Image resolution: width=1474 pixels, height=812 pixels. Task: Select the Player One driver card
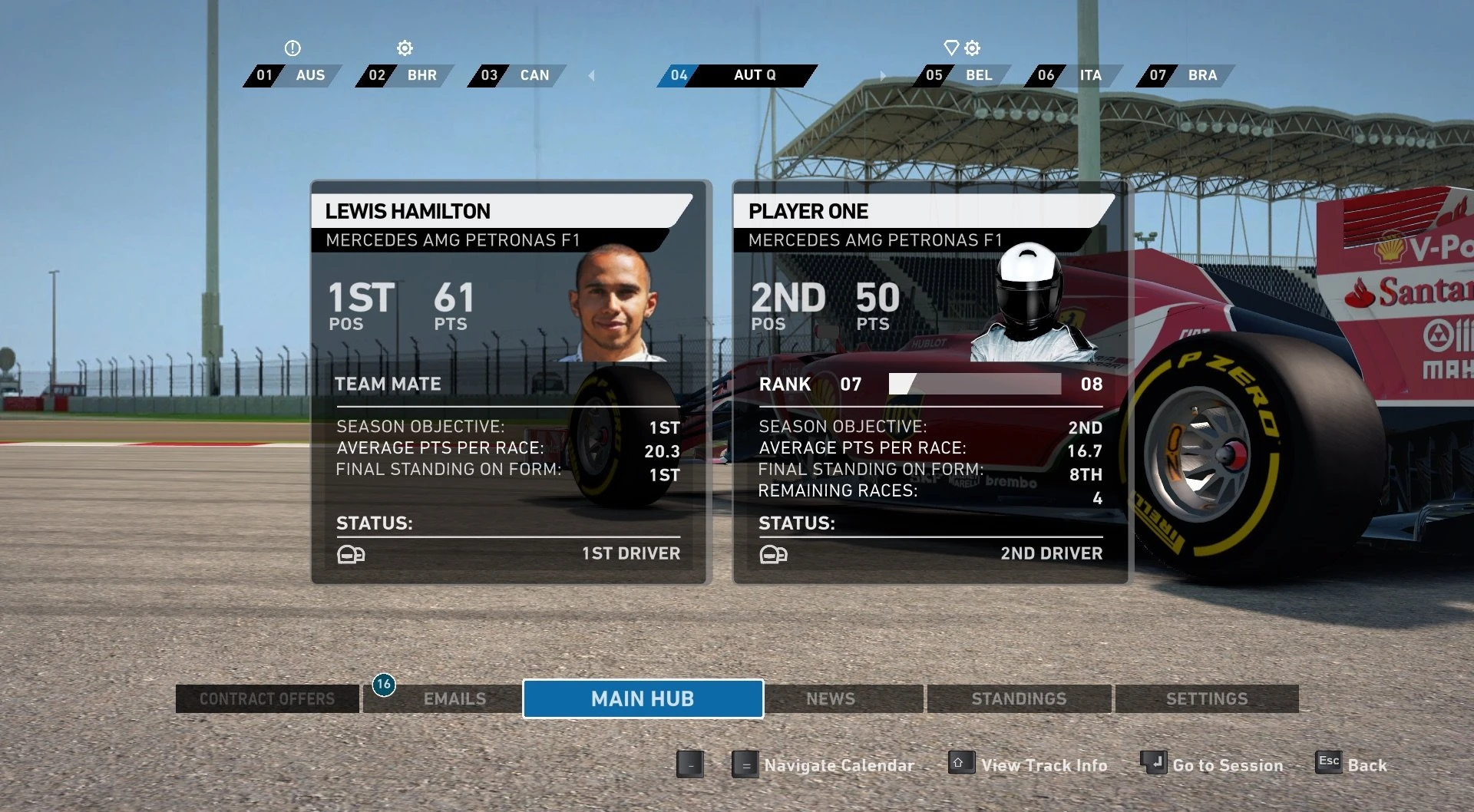click(x=930, y=381)
